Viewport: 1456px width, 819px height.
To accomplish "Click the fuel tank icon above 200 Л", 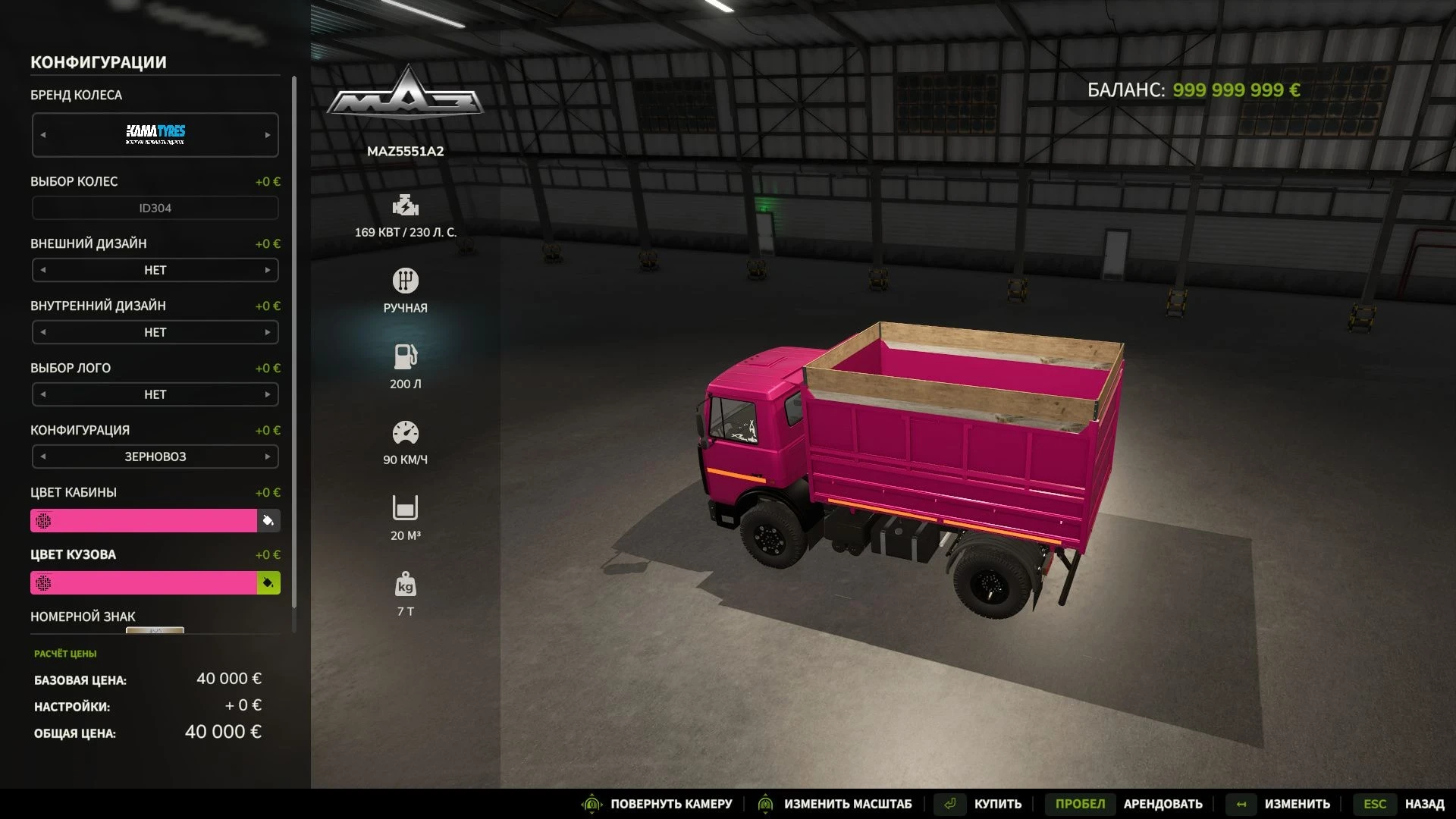I will [406, 356].
